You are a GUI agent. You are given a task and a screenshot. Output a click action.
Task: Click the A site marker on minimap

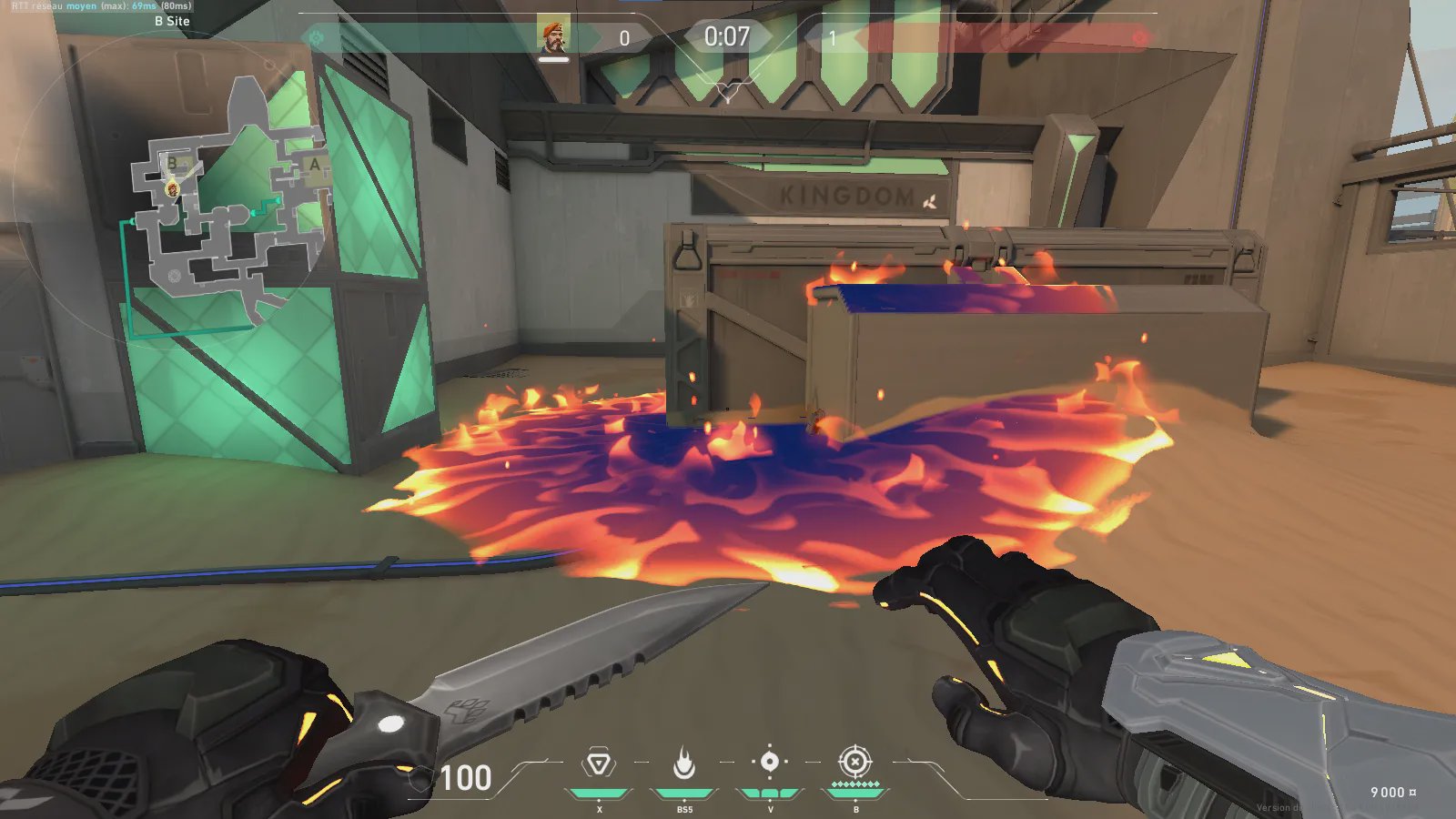(315, 165)
